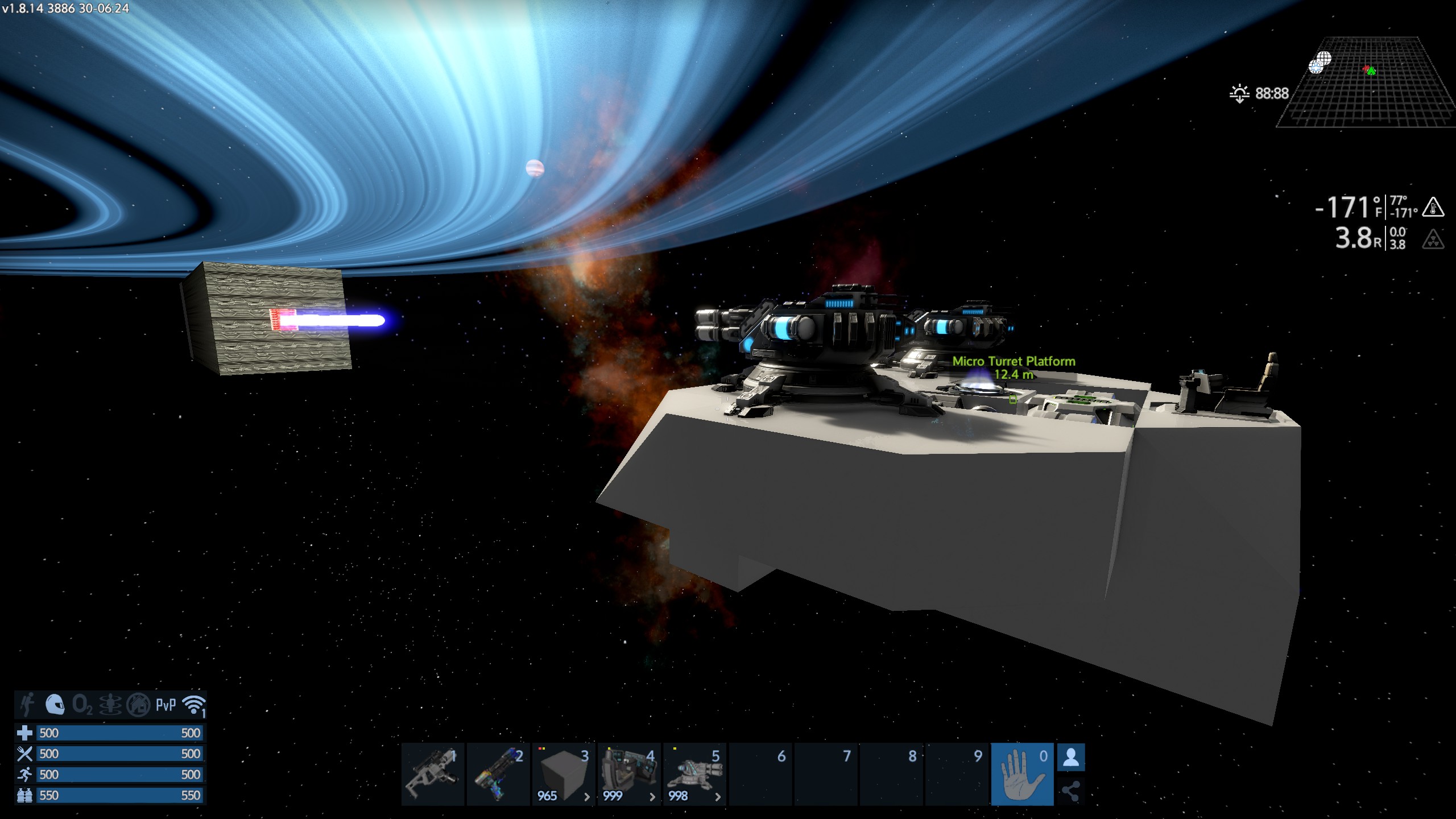Select the pistol in hotbar slot 1
This screenshot has height=819, width=1456.
pyautogui.click(x=432, y=773)
